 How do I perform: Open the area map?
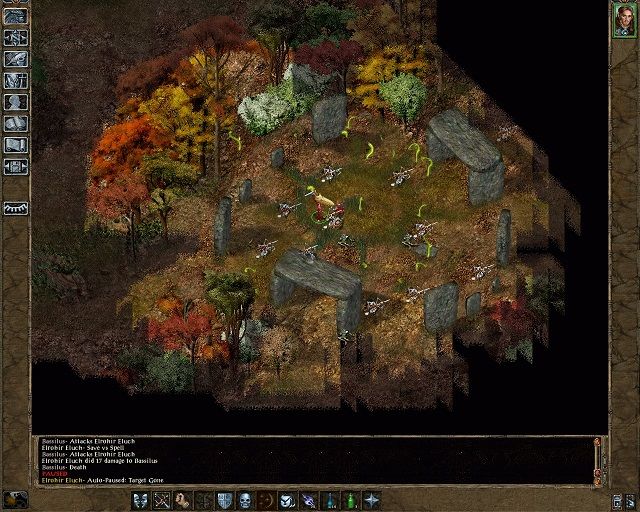pos(15,37)
